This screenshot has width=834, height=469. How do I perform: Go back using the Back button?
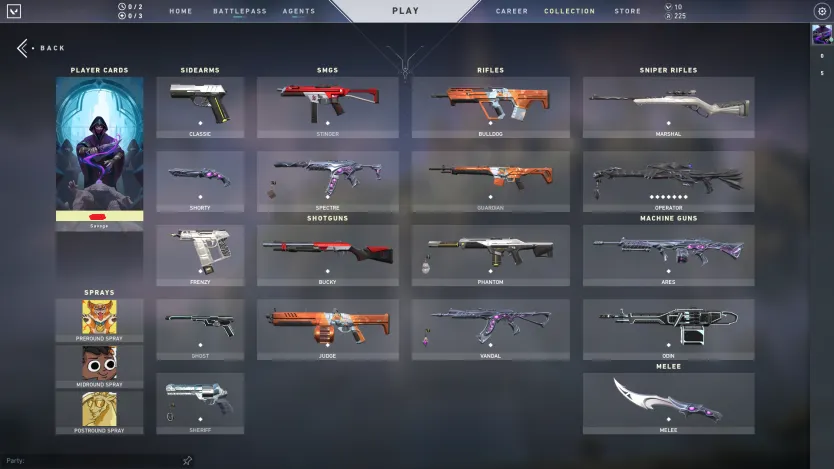coord(41,48)
